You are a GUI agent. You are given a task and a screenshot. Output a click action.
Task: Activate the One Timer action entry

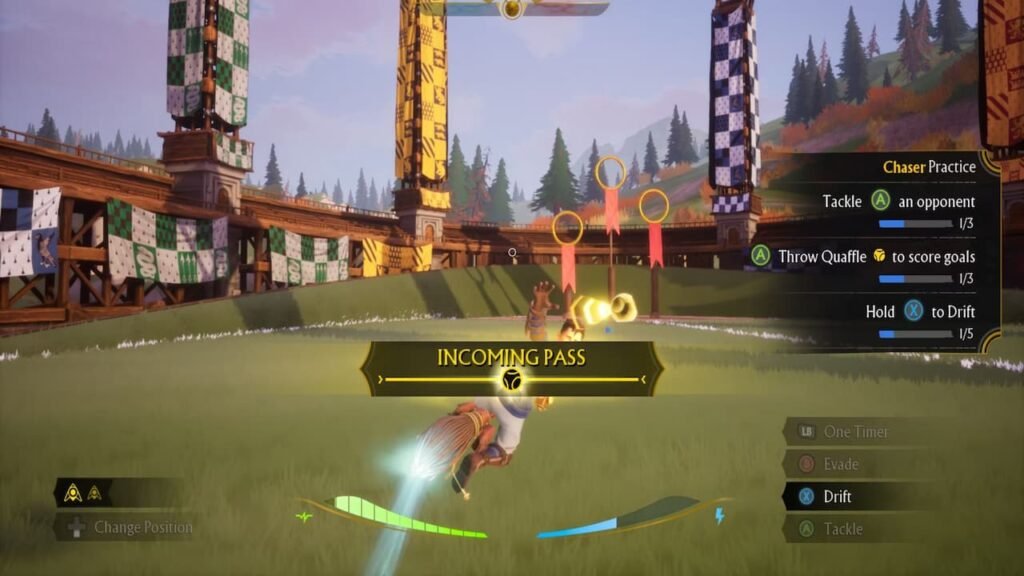(855, 432)
